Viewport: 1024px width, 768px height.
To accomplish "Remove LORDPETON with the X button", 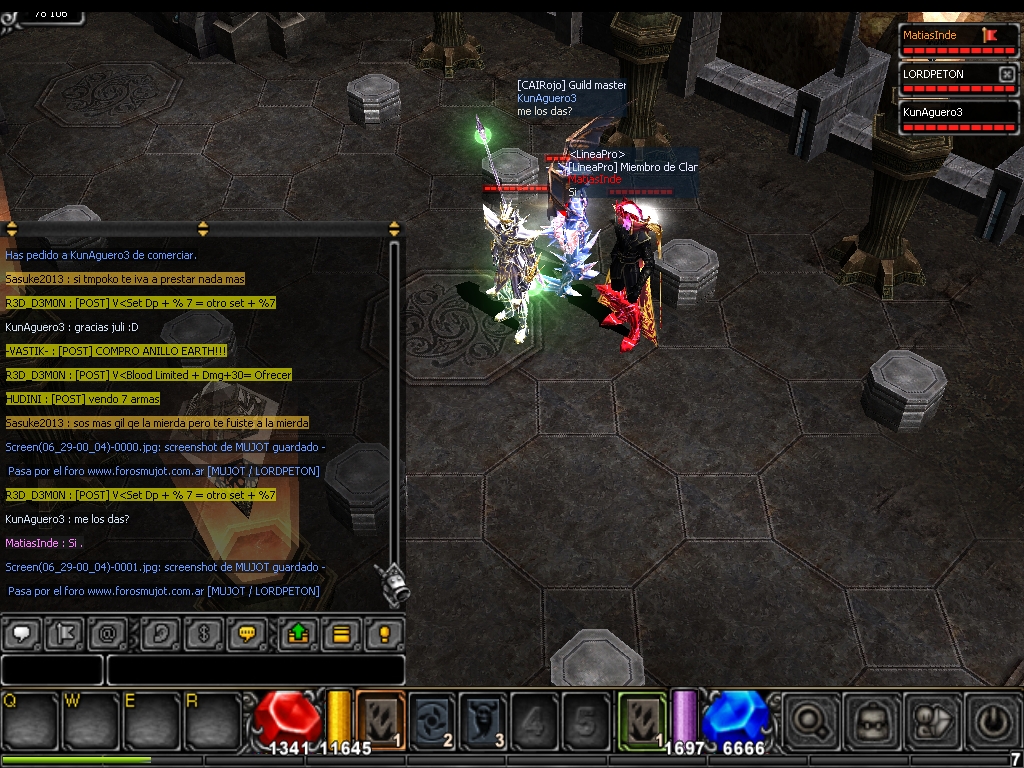I will pyautogui.click(x=1006, y=74).
